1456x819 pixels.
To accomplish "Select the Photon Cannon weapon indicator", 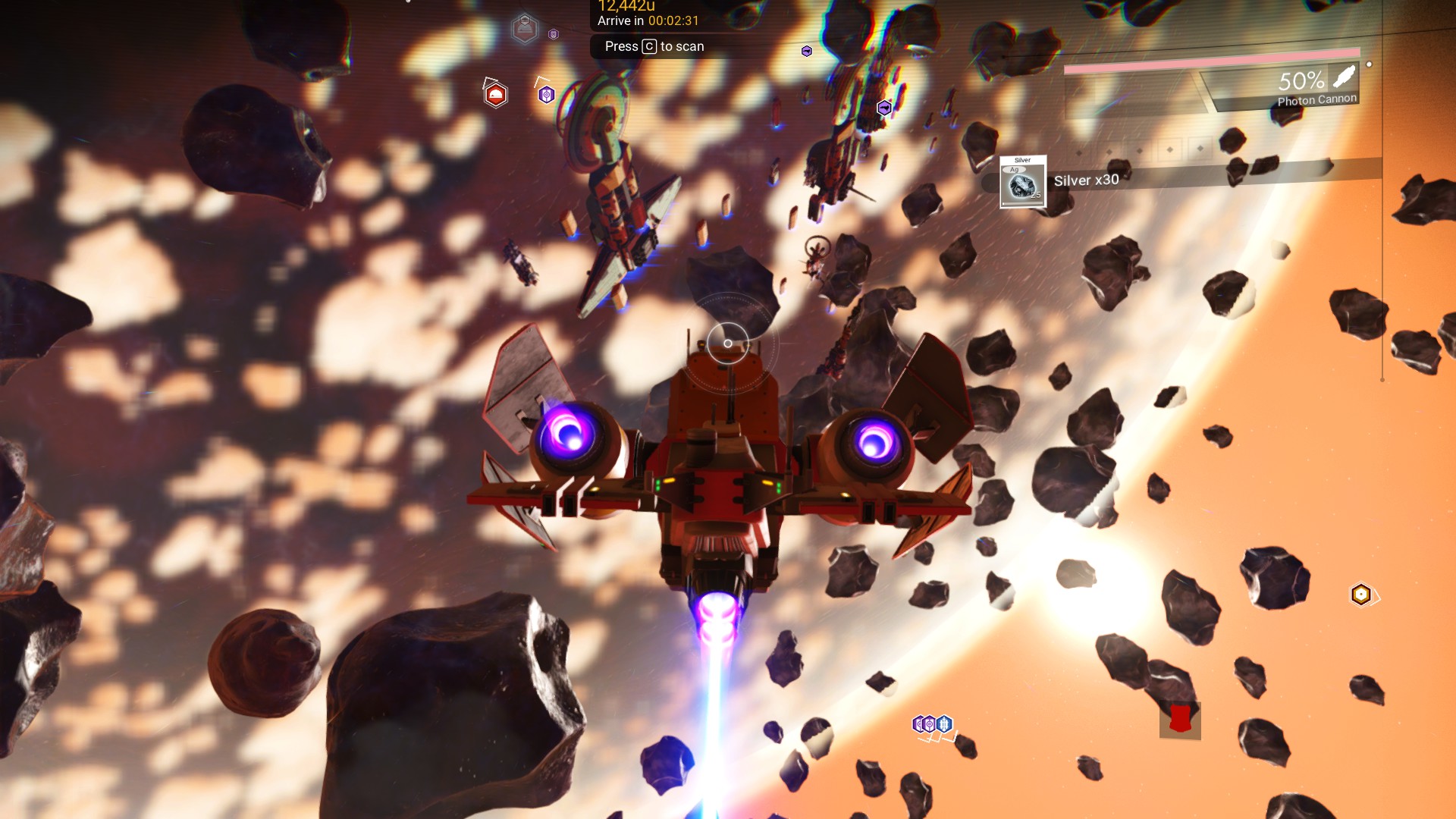I will coord(1316,87).
